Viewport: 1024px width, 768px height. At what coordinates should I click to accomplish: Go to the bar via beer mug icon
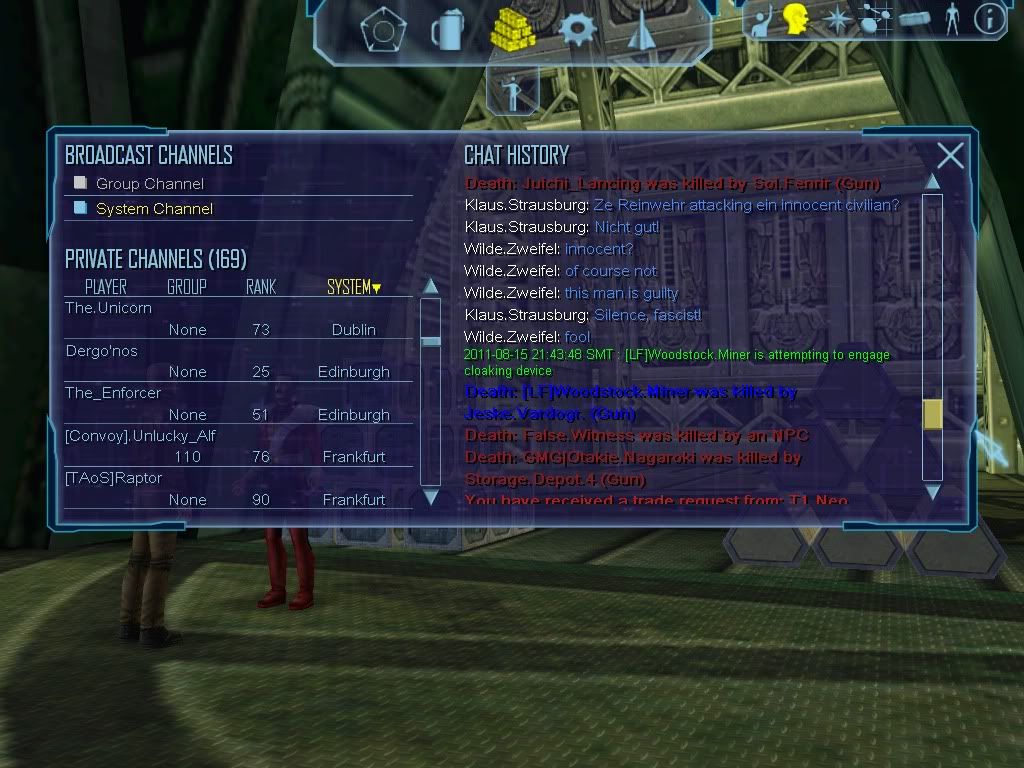pyautogui.click(x=445, y=31)
